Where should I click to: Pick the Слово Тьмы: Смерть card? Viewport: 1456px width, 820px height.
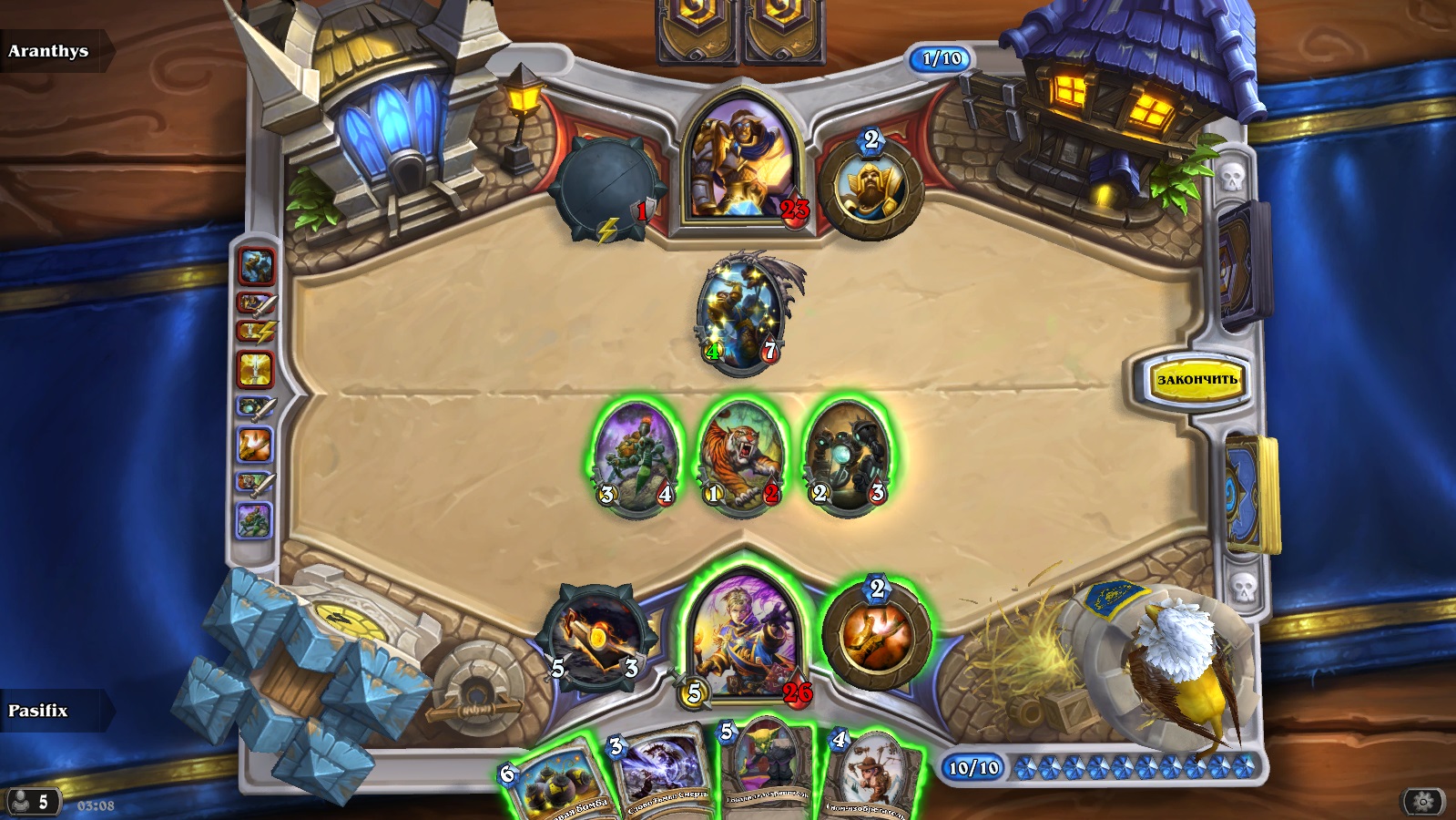[x=664, y=774]
